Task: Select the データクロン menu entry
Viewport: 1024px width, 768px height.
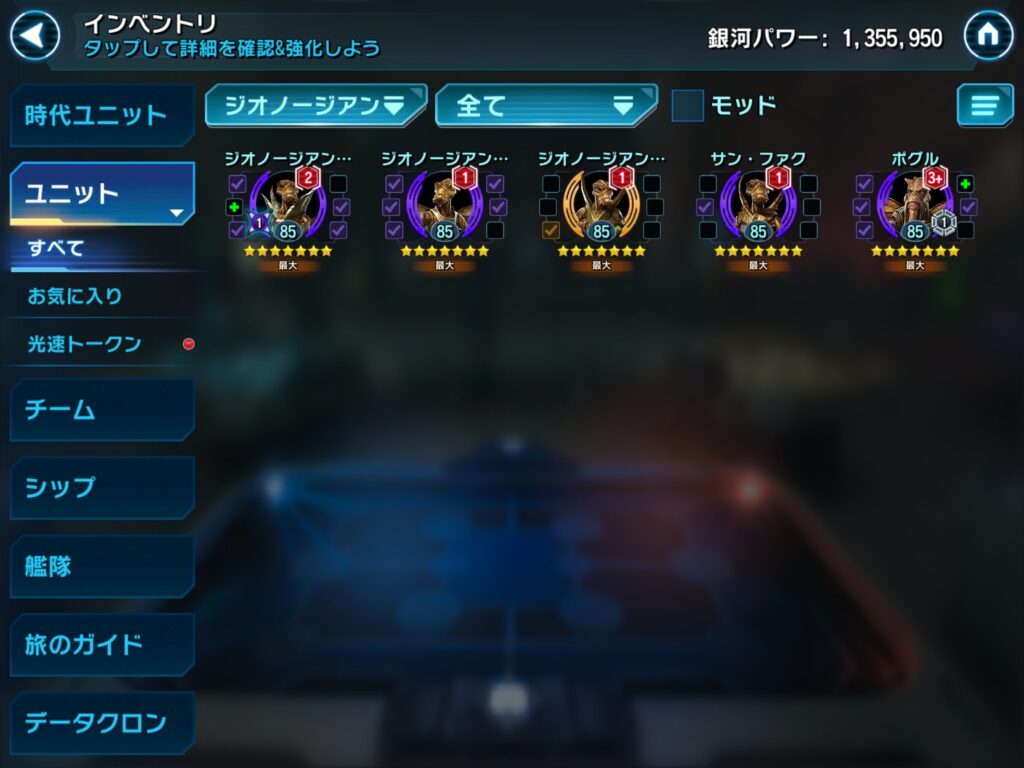Action: tap(101, 722)
